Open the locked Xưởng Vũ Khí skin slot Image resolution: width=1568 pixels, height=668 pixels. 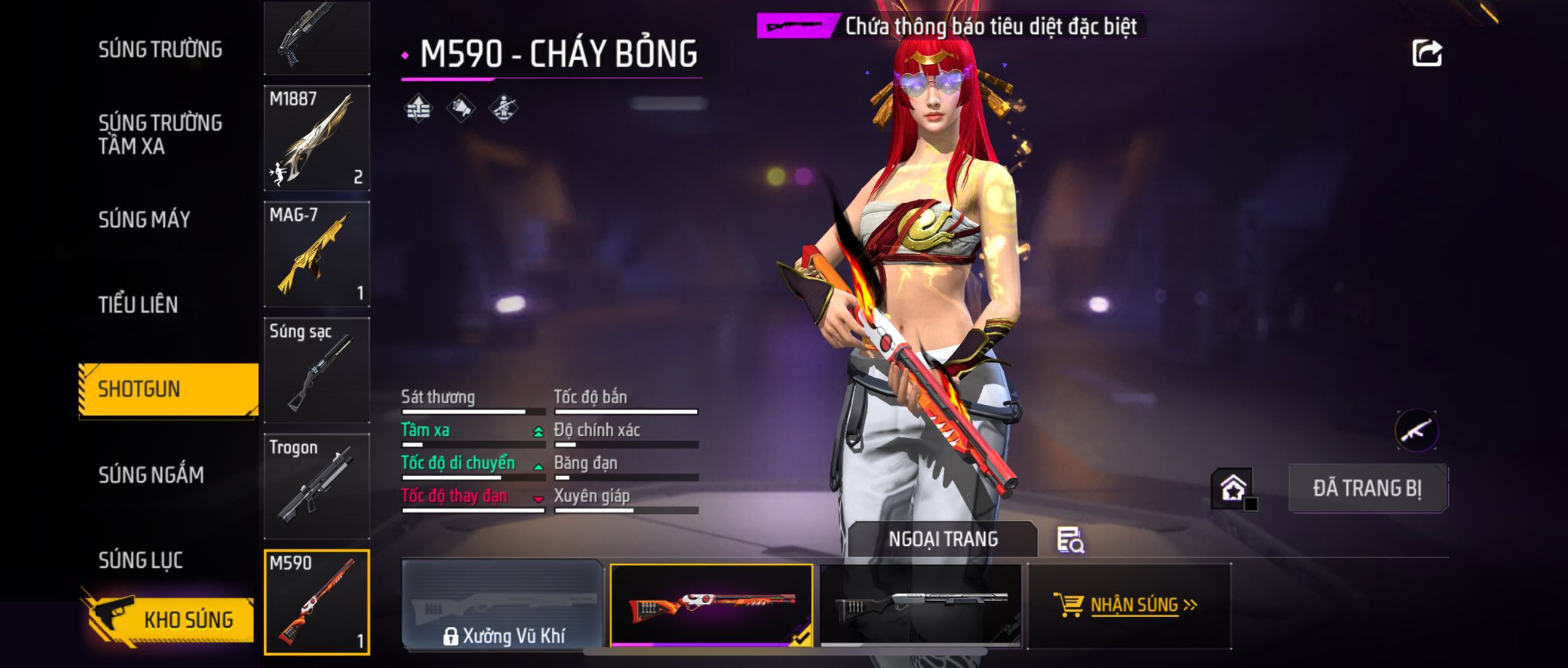(x=503, y=605)
